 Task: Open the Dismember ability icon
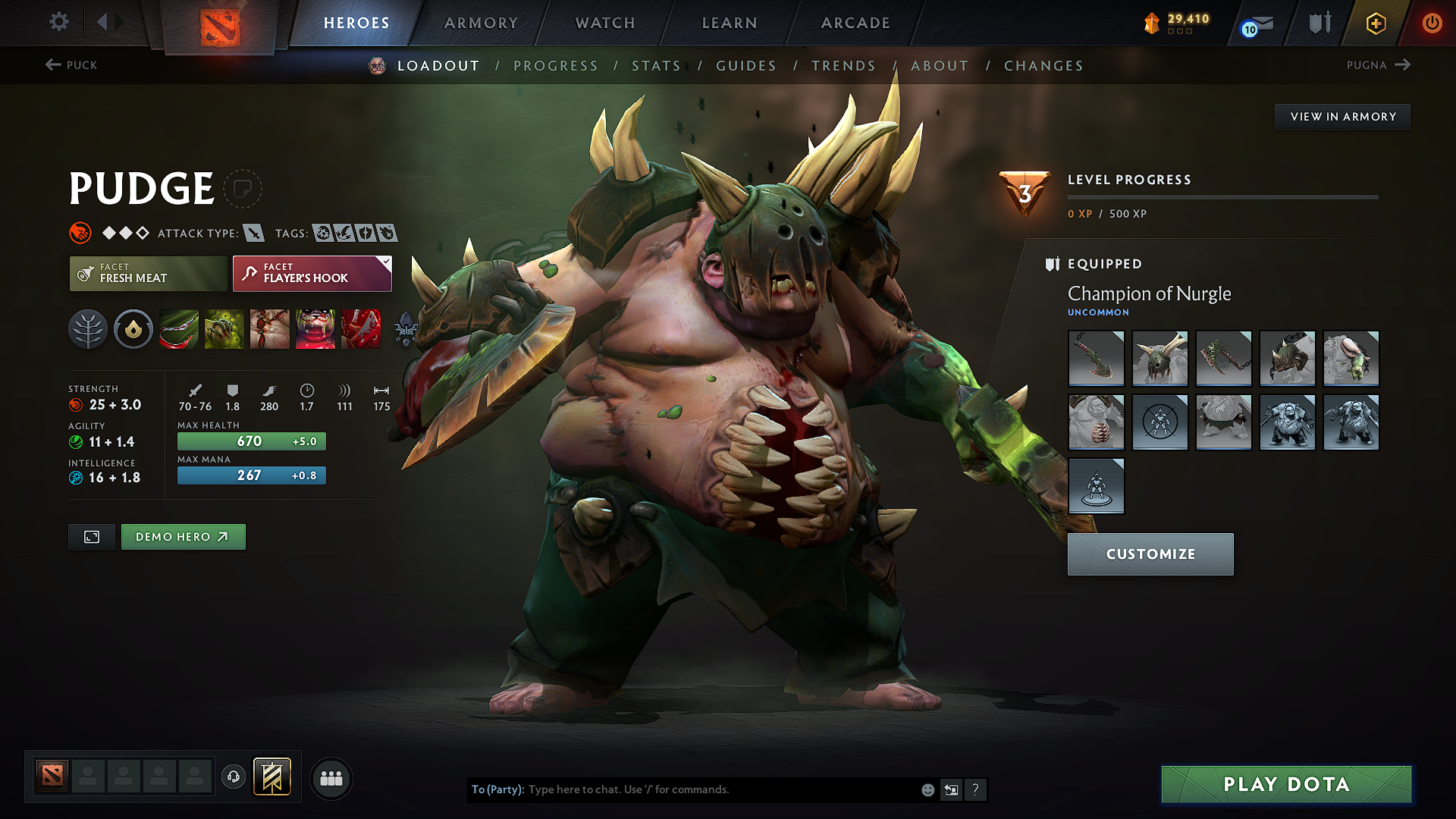(315, 329)
